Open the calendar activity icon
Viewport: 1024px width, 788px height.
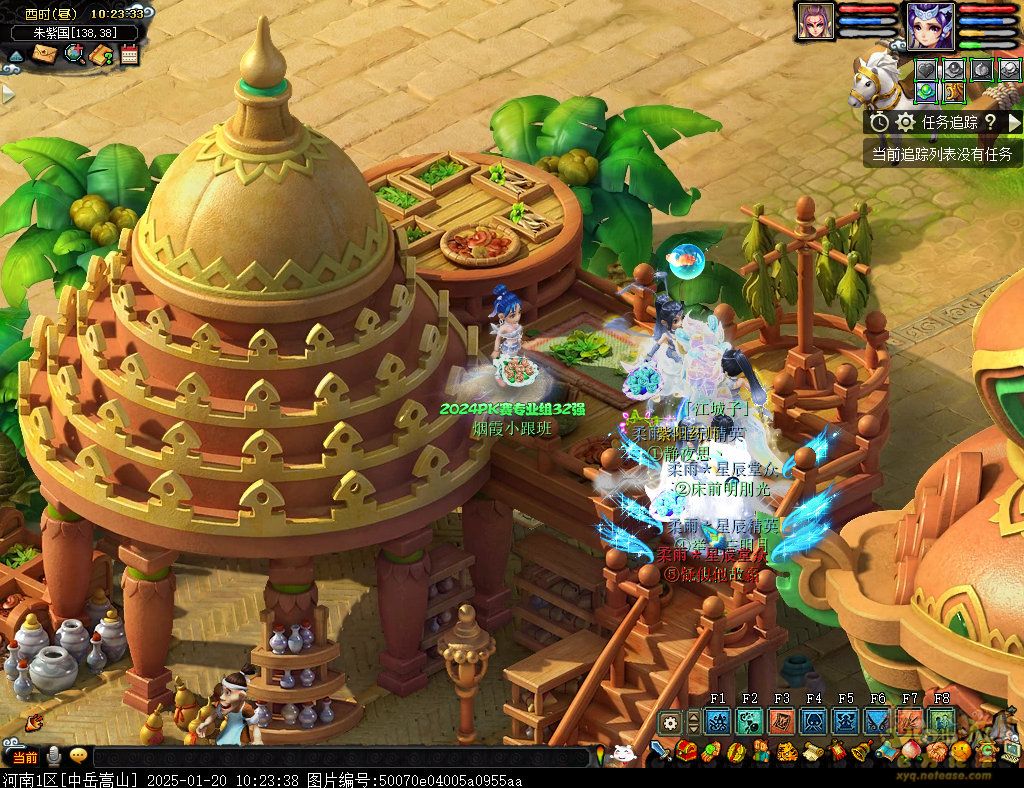129,54
